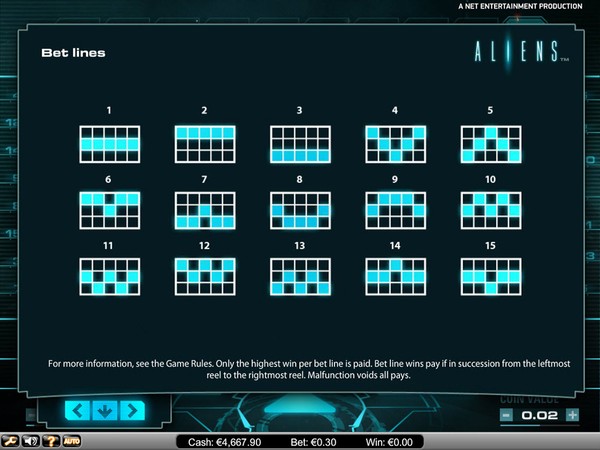Toggle sound with the speaker icon
This screenshot has height=450, width=600.
30,440
